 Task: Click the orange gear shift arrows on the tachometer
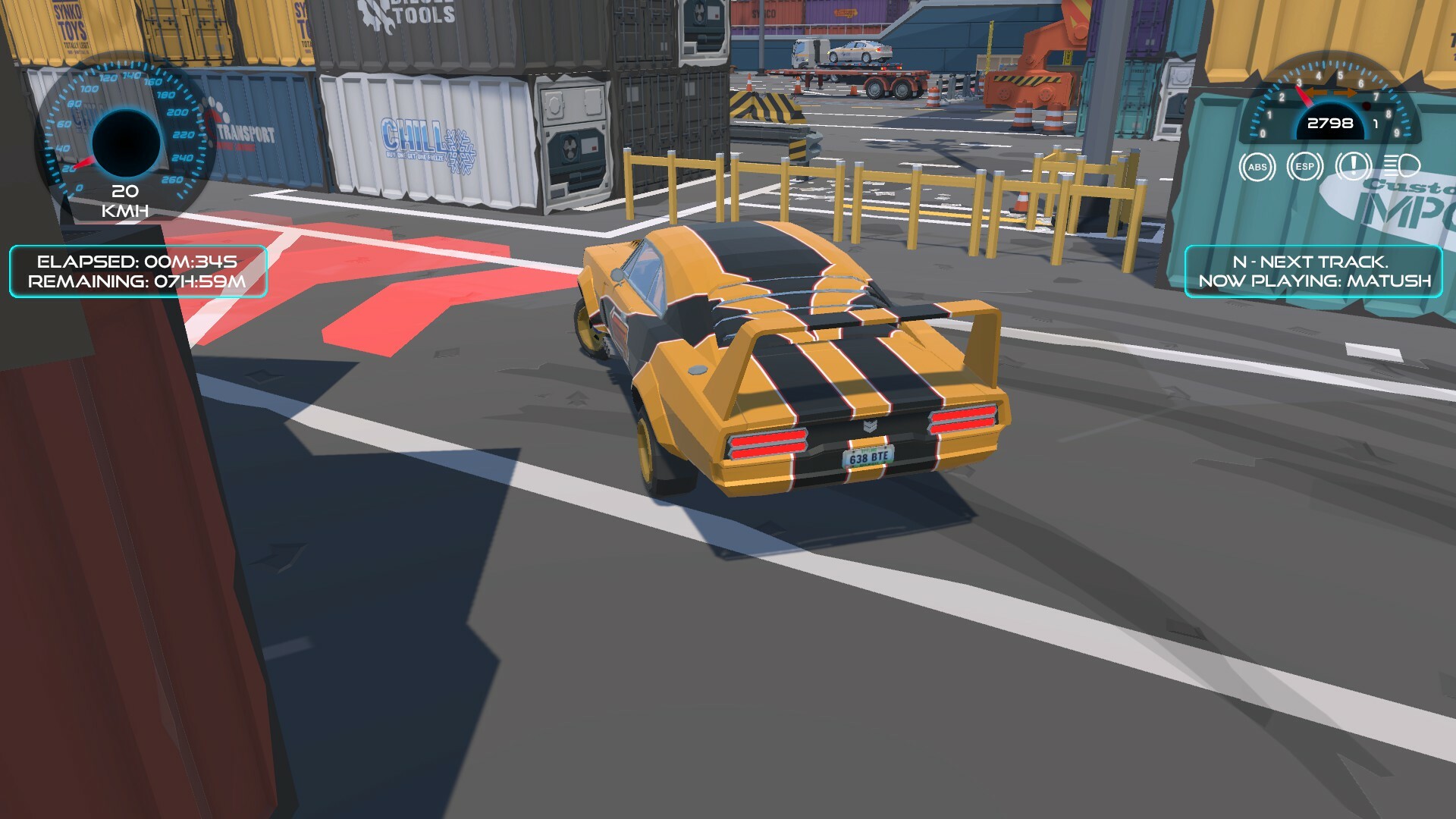coord(1331,93)
